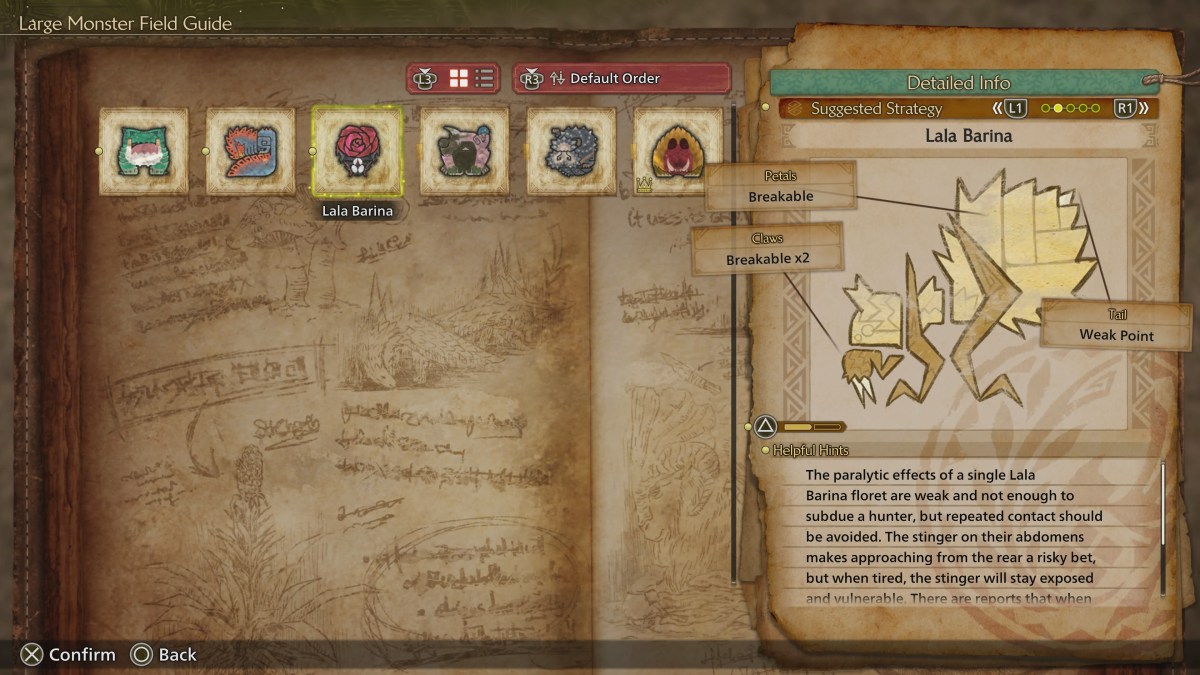Switch to list view layout
The height and width of the screenshot is (675, 1200).
click(x=485, y=78)
